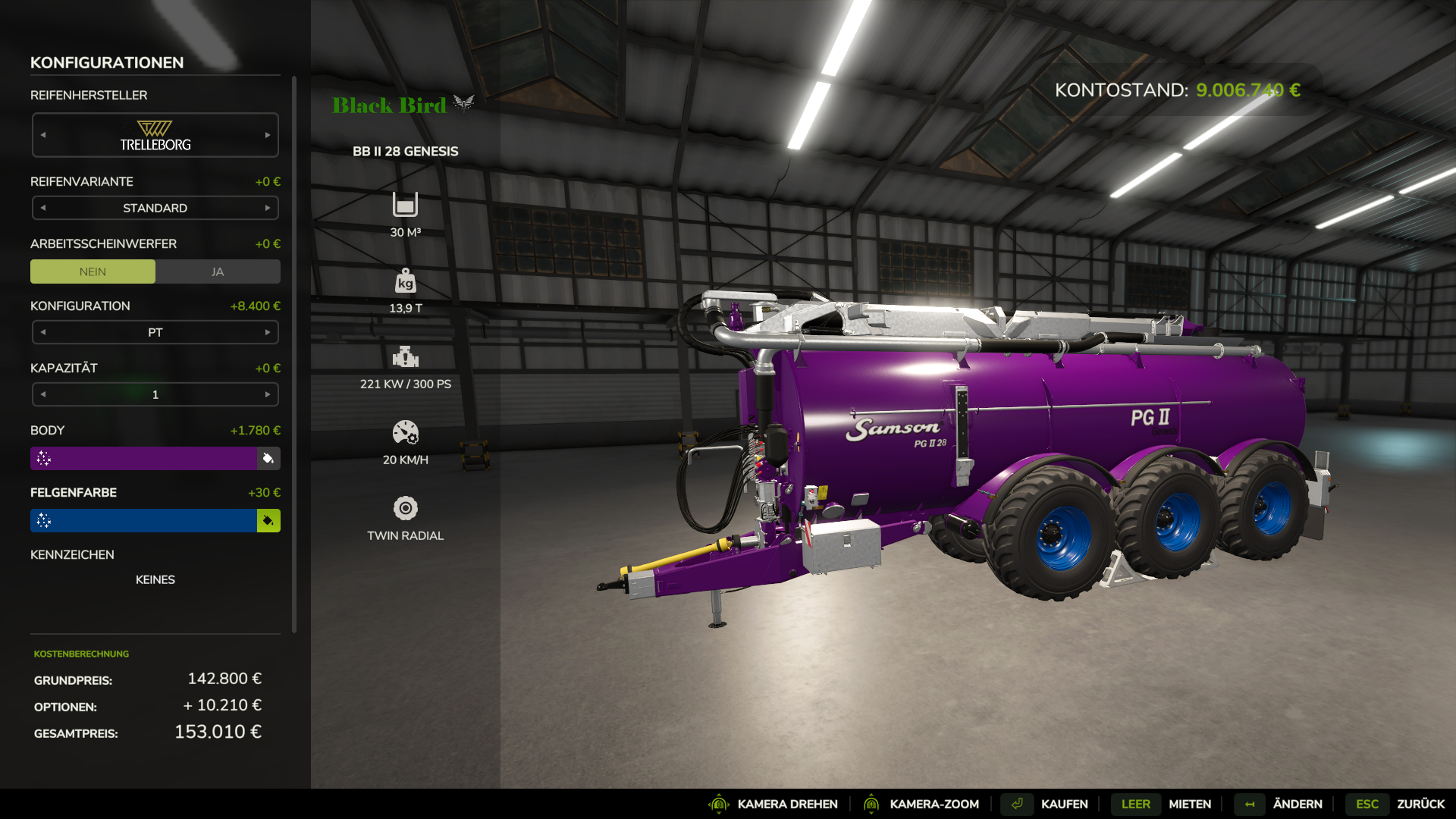
Task: Switch Reifenvariante to next option
Action: 268,208
